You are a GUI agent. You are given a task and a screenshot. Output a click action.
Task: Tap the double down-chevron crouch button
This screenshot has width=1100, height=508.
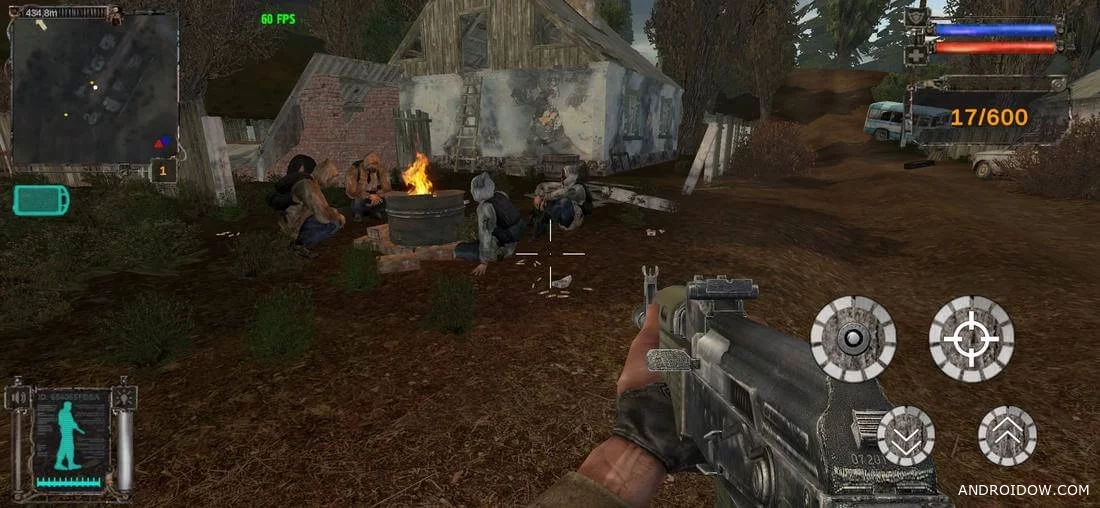906,436
